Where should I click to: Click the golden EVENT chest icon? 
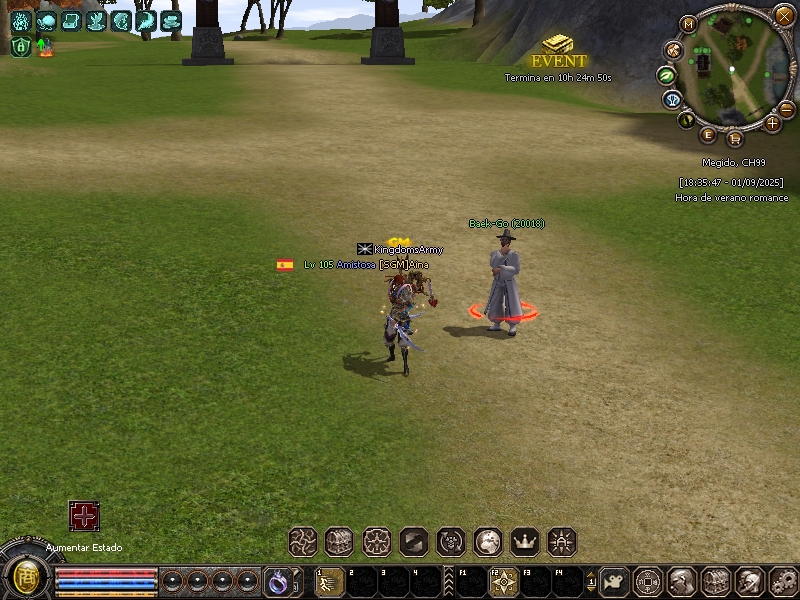tap(558, 44)
